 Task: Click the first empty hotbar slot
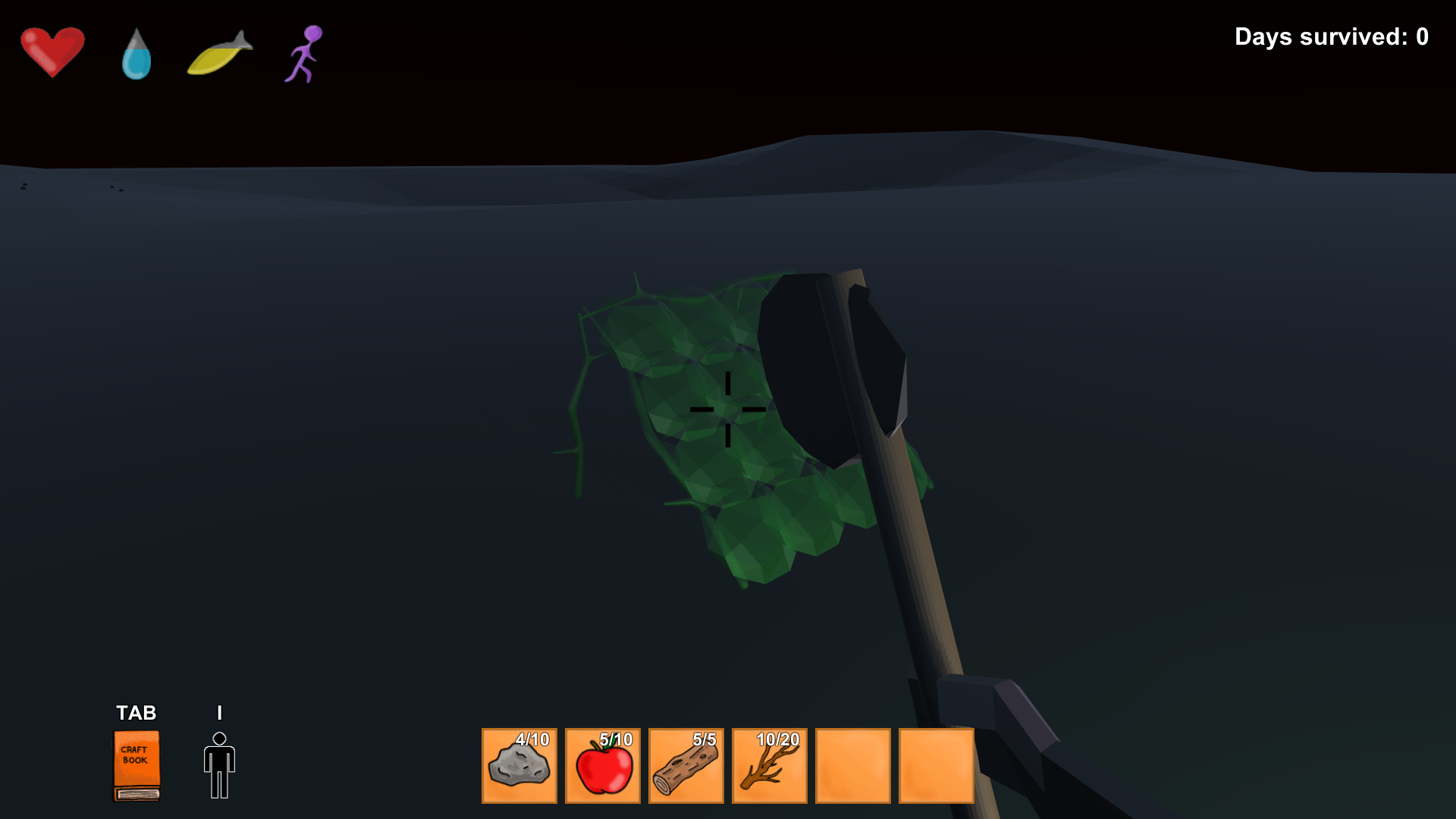coord(852,766)
